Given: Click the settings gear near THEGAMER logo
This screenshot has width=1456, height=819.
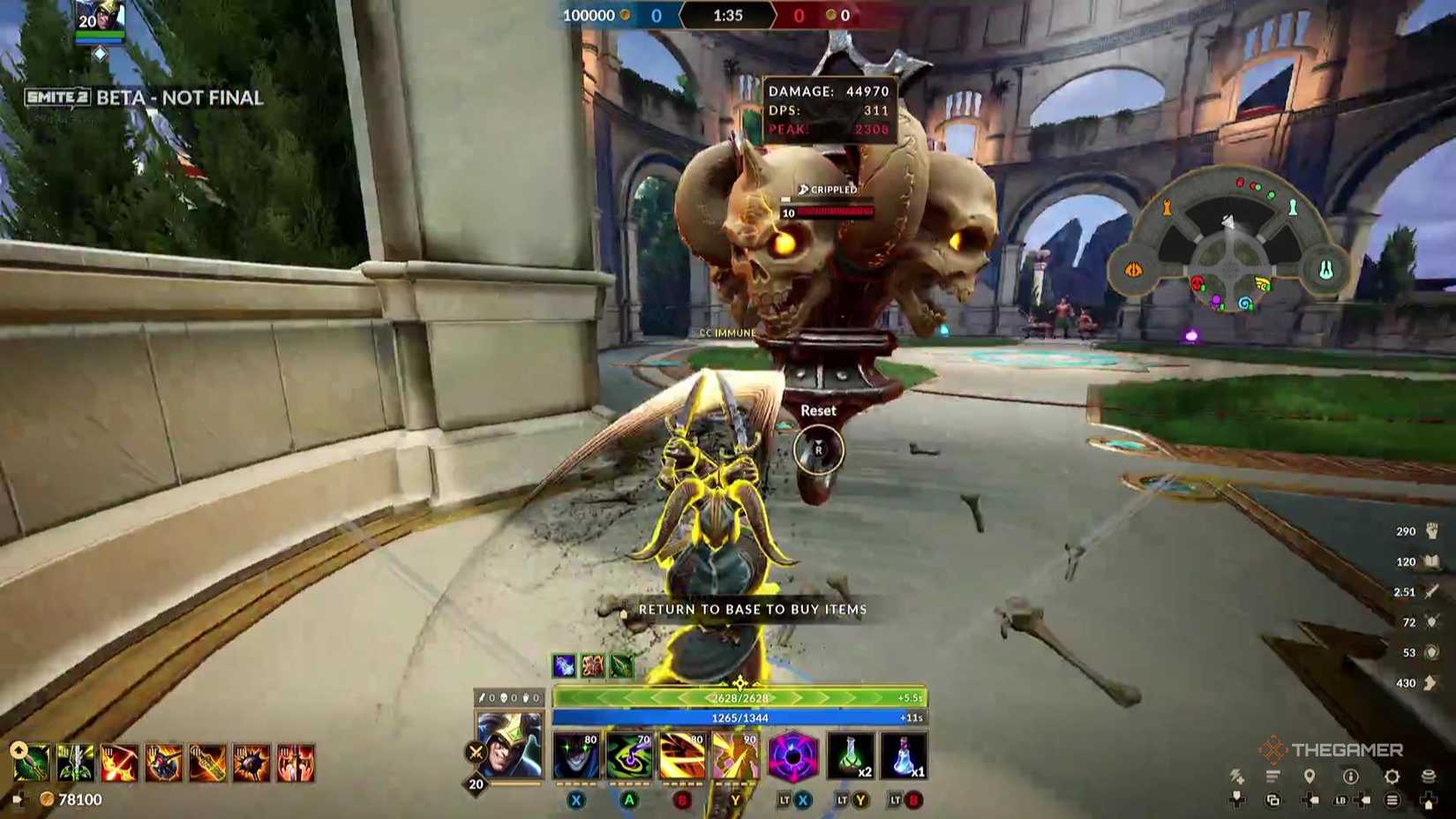Looking at the screenshot, I should 1392,776.
